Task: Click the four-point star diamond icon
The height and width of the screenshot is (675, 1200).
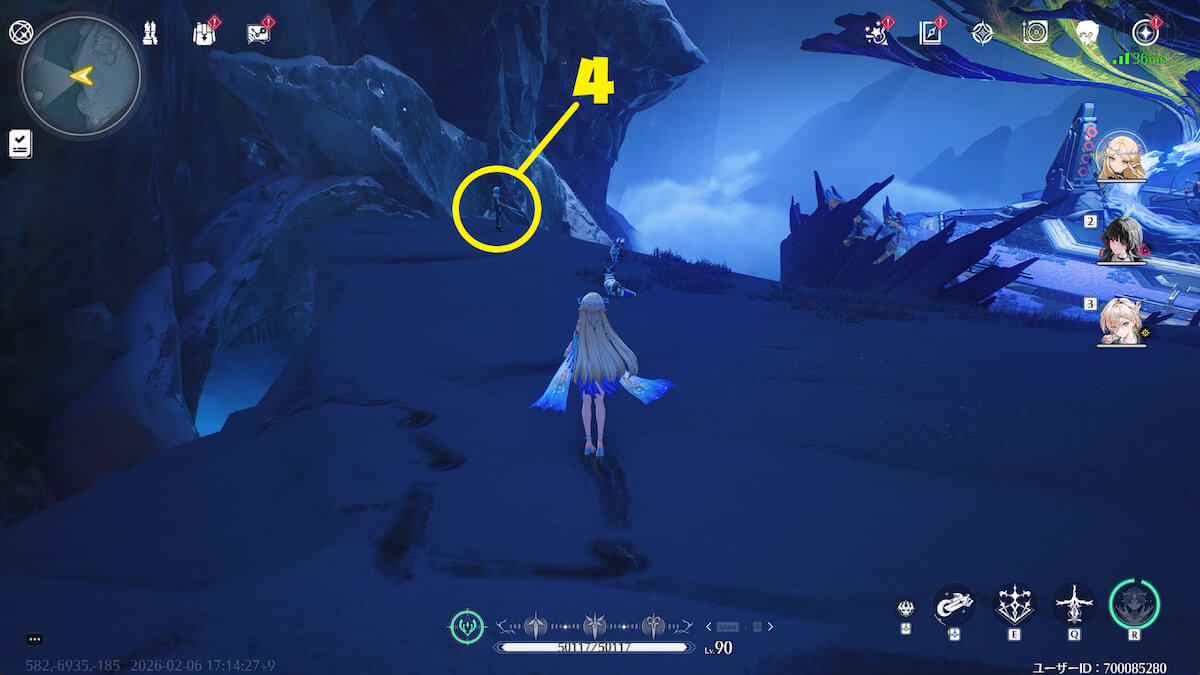Action: click(982, 33)
